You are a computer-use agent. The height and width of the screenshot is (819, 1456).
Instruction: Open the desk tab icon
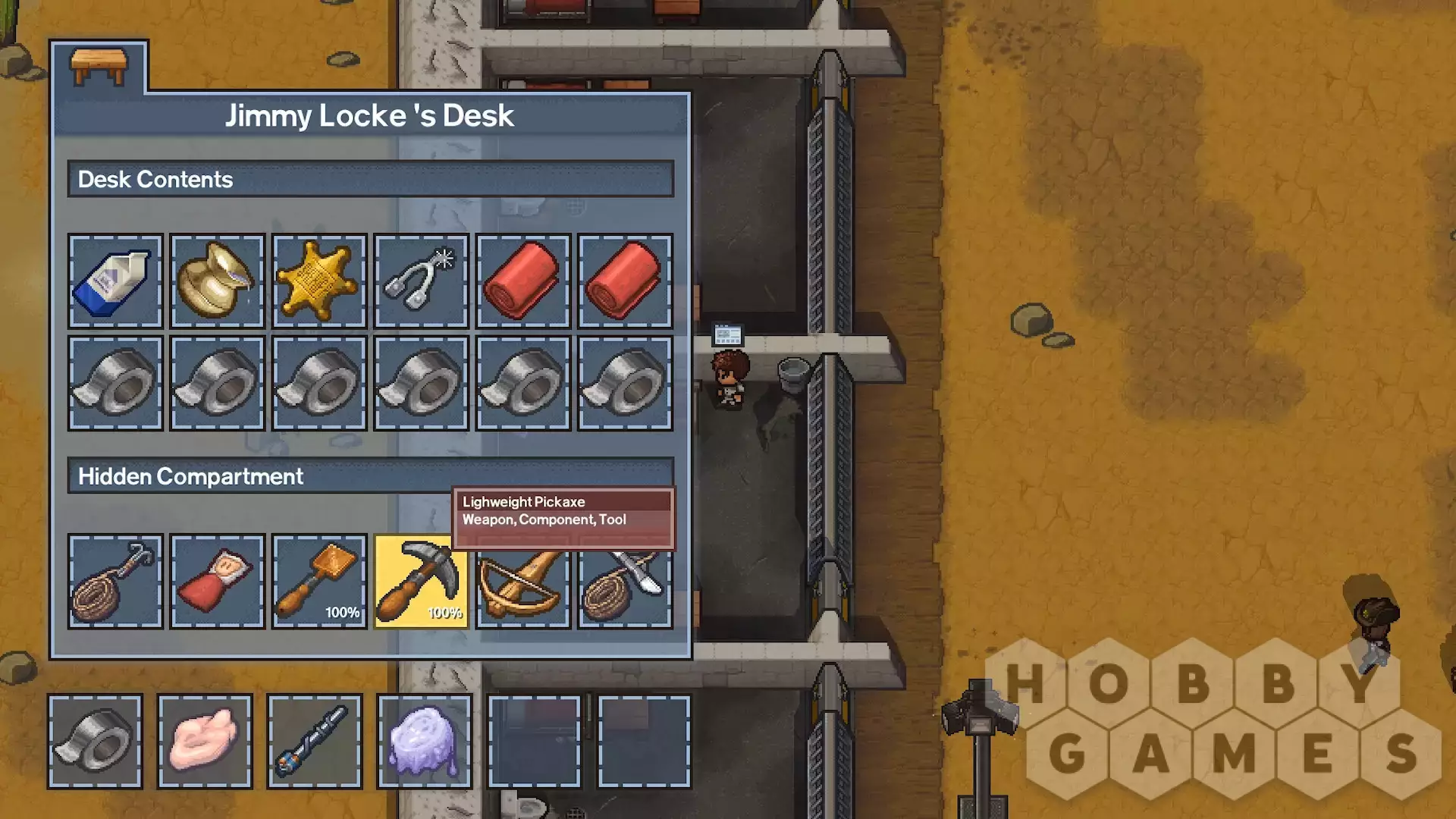coord(99,68)
